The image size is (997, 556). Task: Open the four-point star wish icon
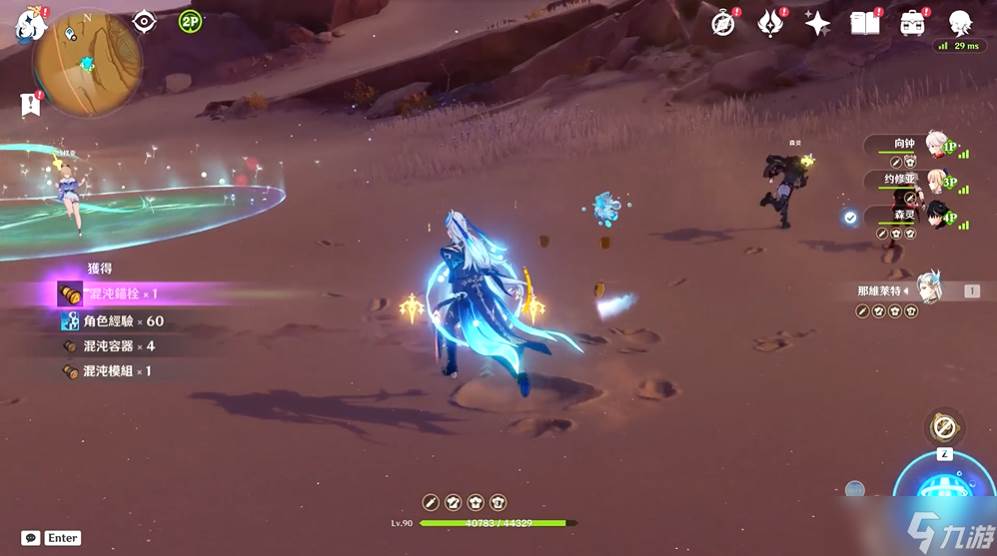pos(817,24)
